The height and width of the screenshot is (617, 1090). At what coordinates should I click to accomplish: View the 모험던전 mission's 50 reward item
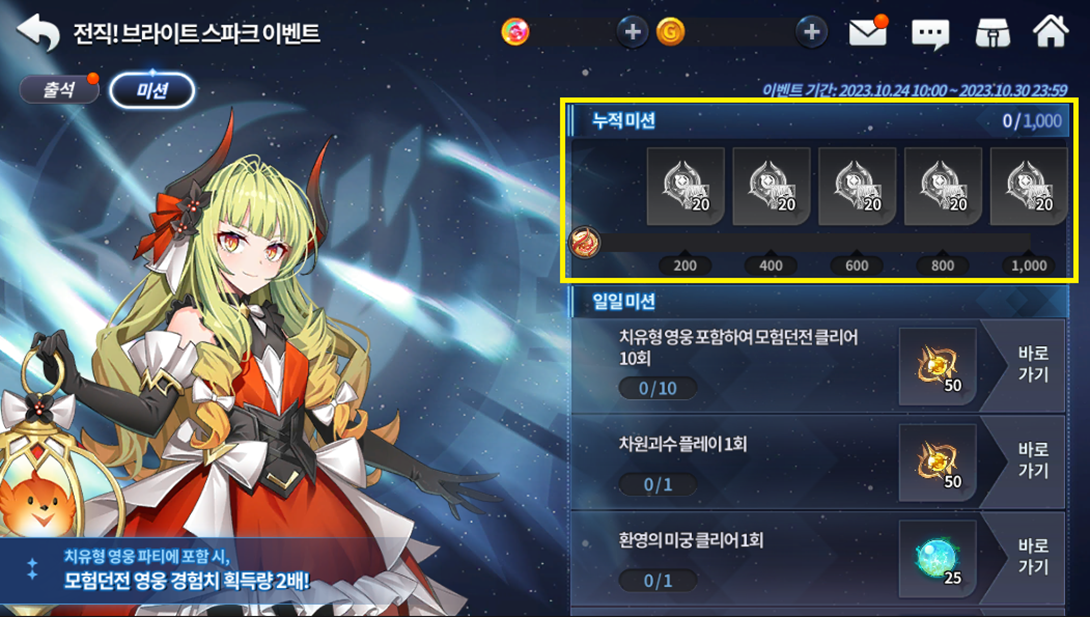(937, 365)
